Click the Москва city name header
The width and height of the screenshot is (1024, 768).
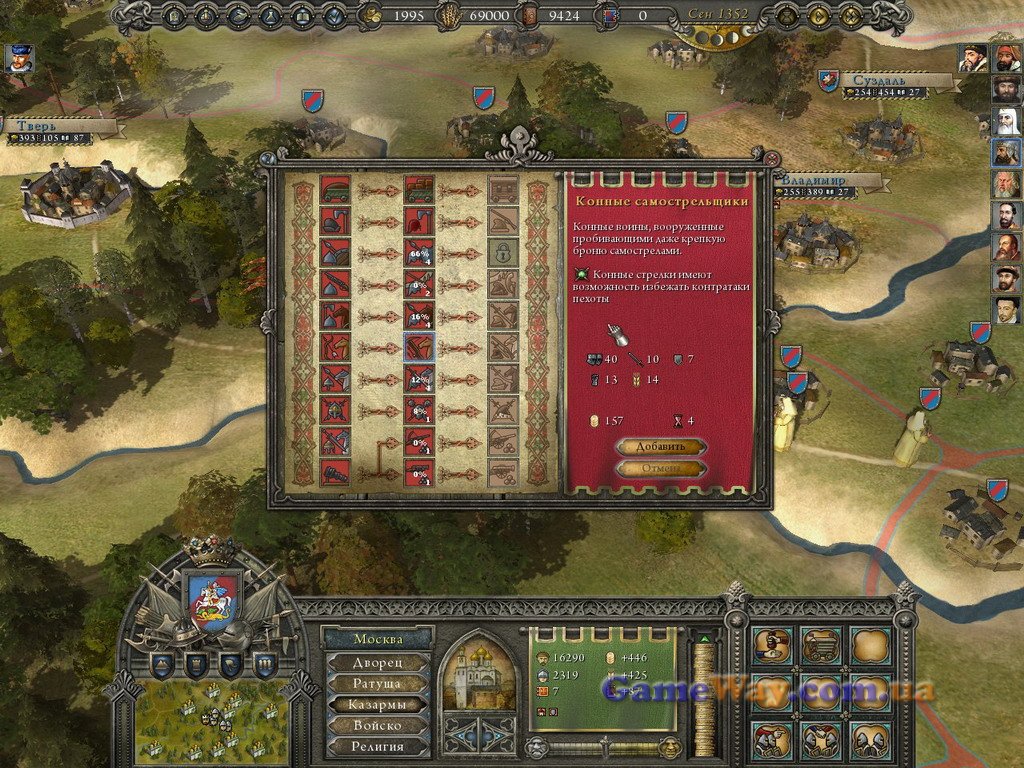[x=378, y=639]
